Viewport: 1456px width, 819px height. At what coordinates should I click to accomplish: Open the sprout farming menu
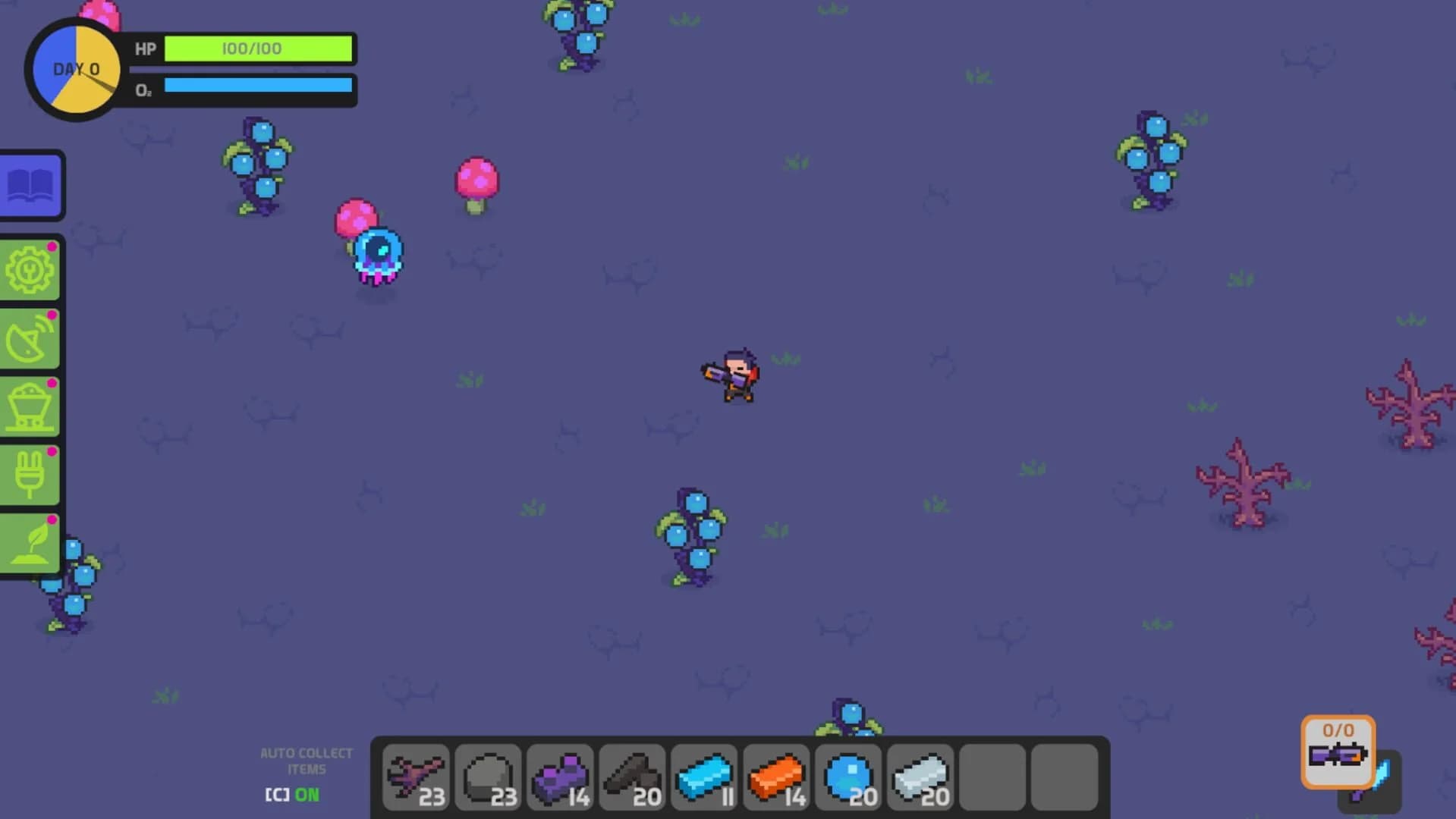click(x=29, y=541)
